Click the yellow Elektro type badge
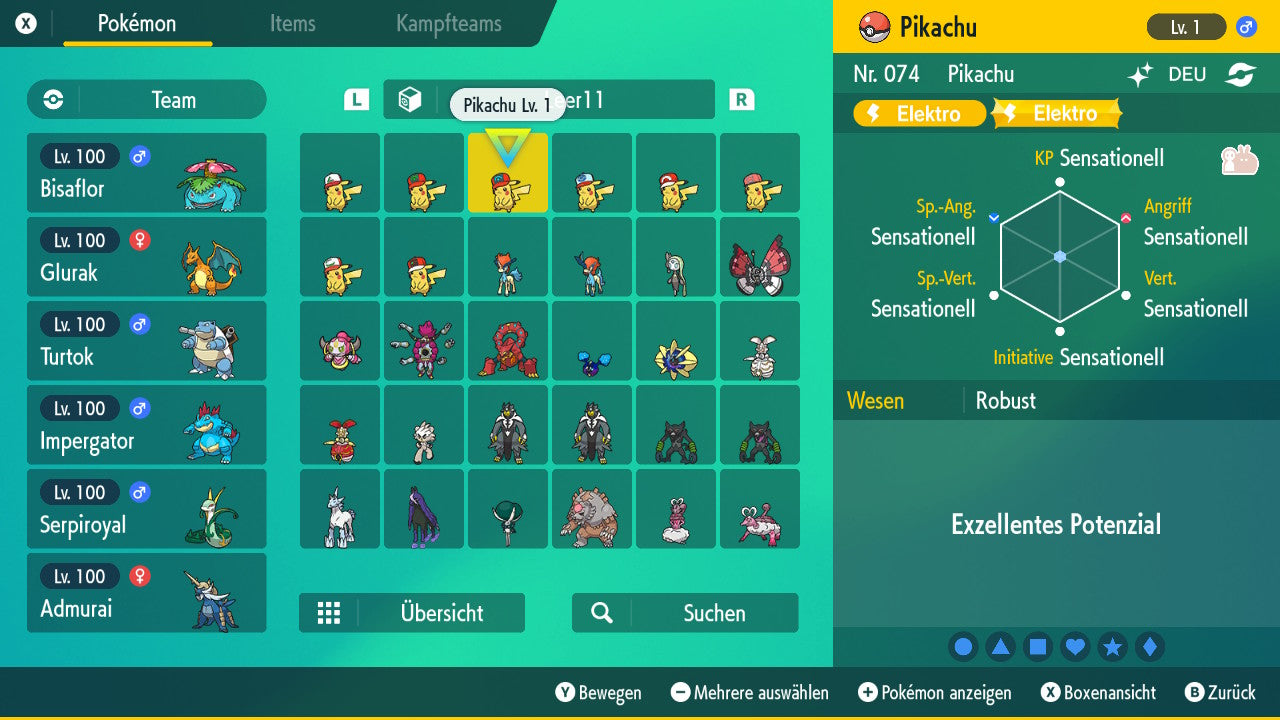1280x720 pixels. click(918, 113)
